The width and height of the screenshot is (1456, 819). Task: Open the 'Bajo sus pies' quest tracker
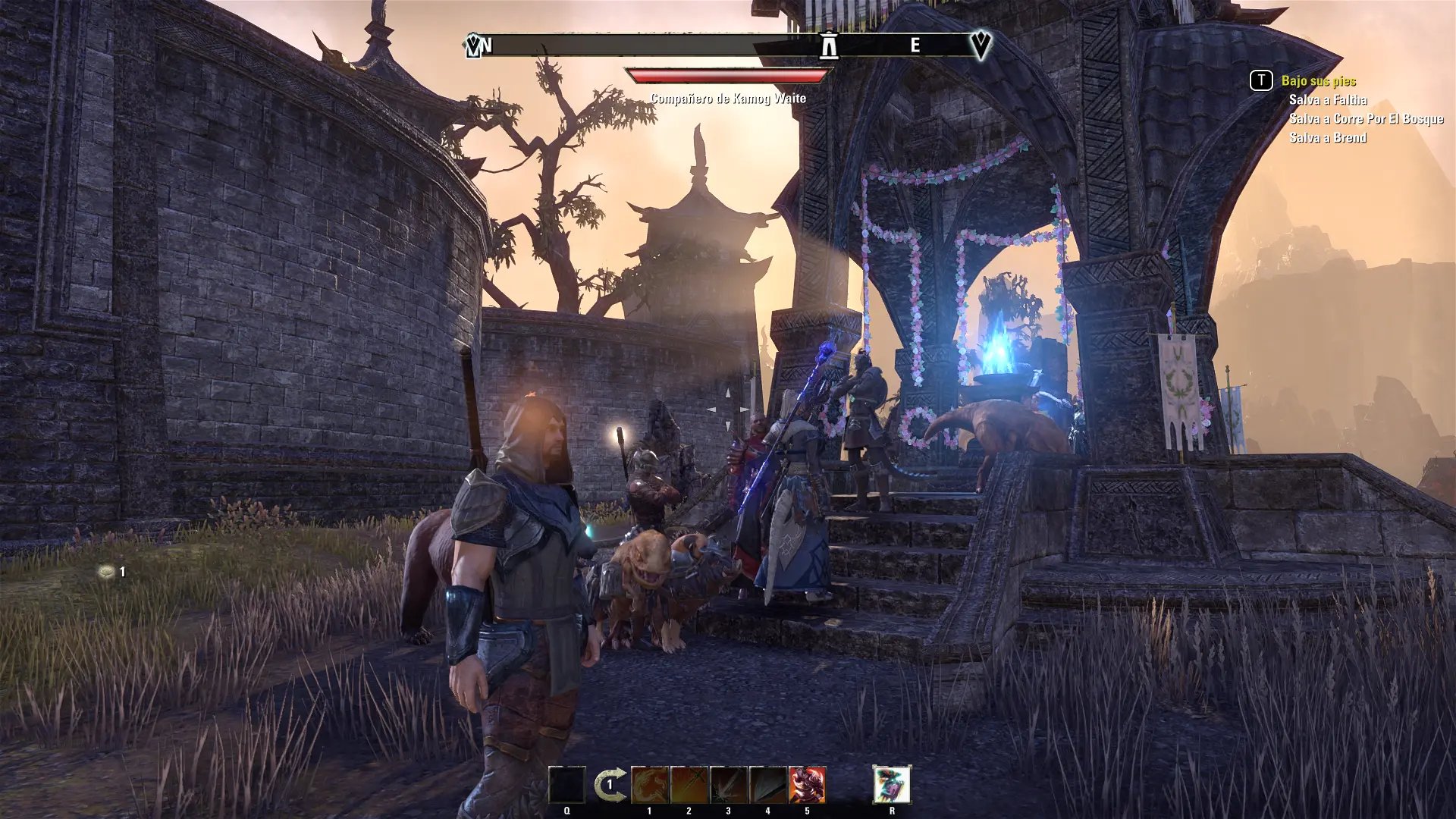tap(1318, 80)
